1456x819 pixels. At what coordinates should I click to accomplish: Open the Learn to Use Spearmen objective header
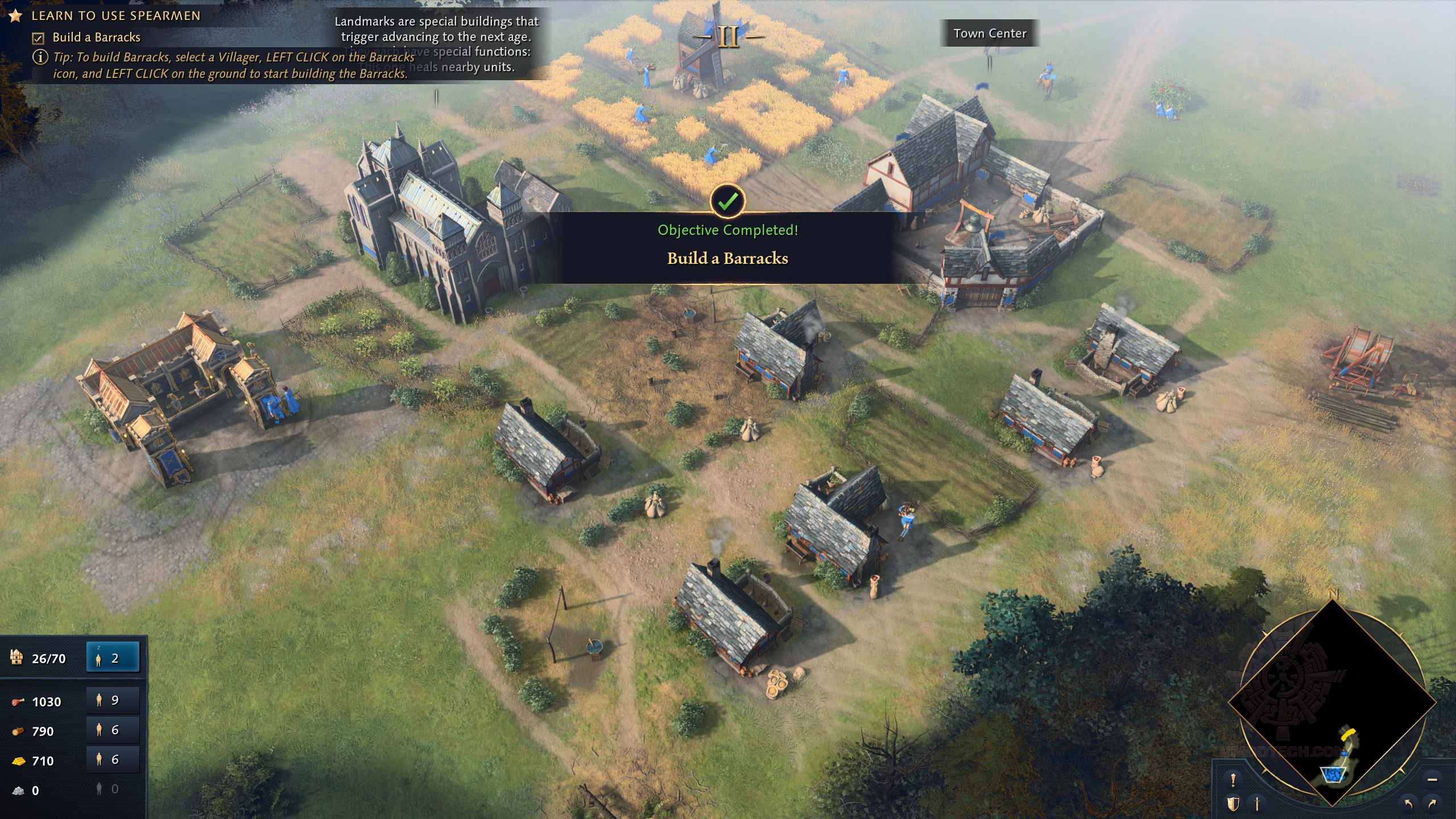pyautogui.click(x=115, y=16)
